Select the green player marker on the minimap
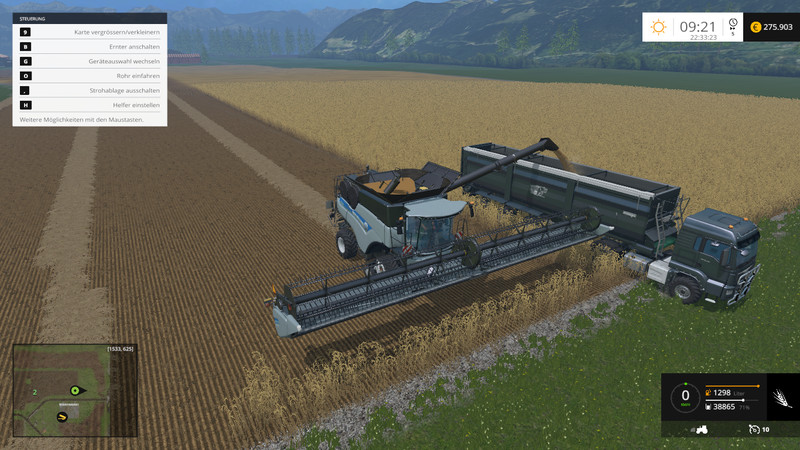800x450 pixels. (x=74, y=389)
